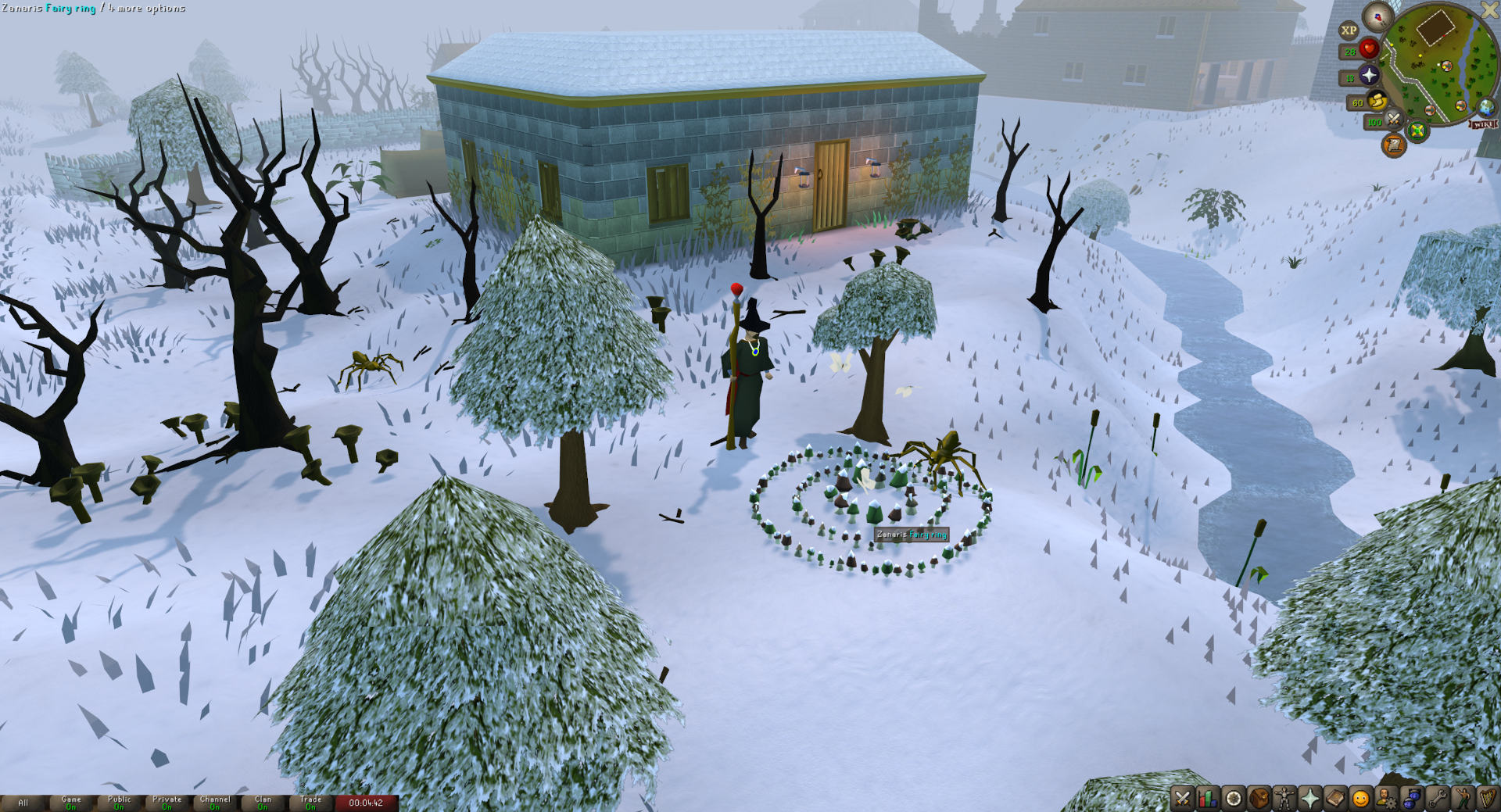Image resolution: width=1501 pixels, height=812 pixels.
Task: Switch to the Game chat tab
Action: pos(70,803)
